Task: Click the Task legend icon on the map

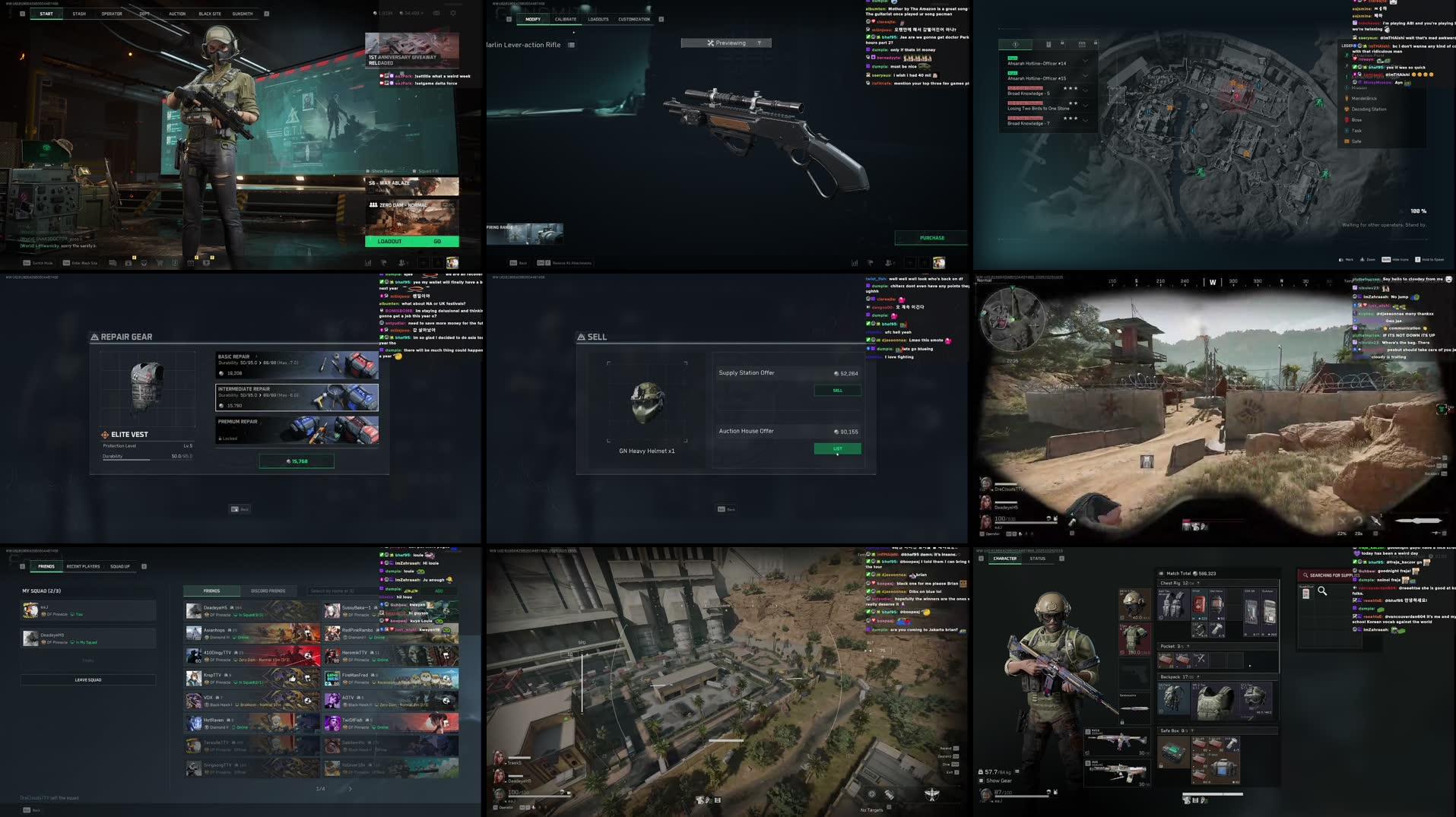Action: tap(1347, 131)
